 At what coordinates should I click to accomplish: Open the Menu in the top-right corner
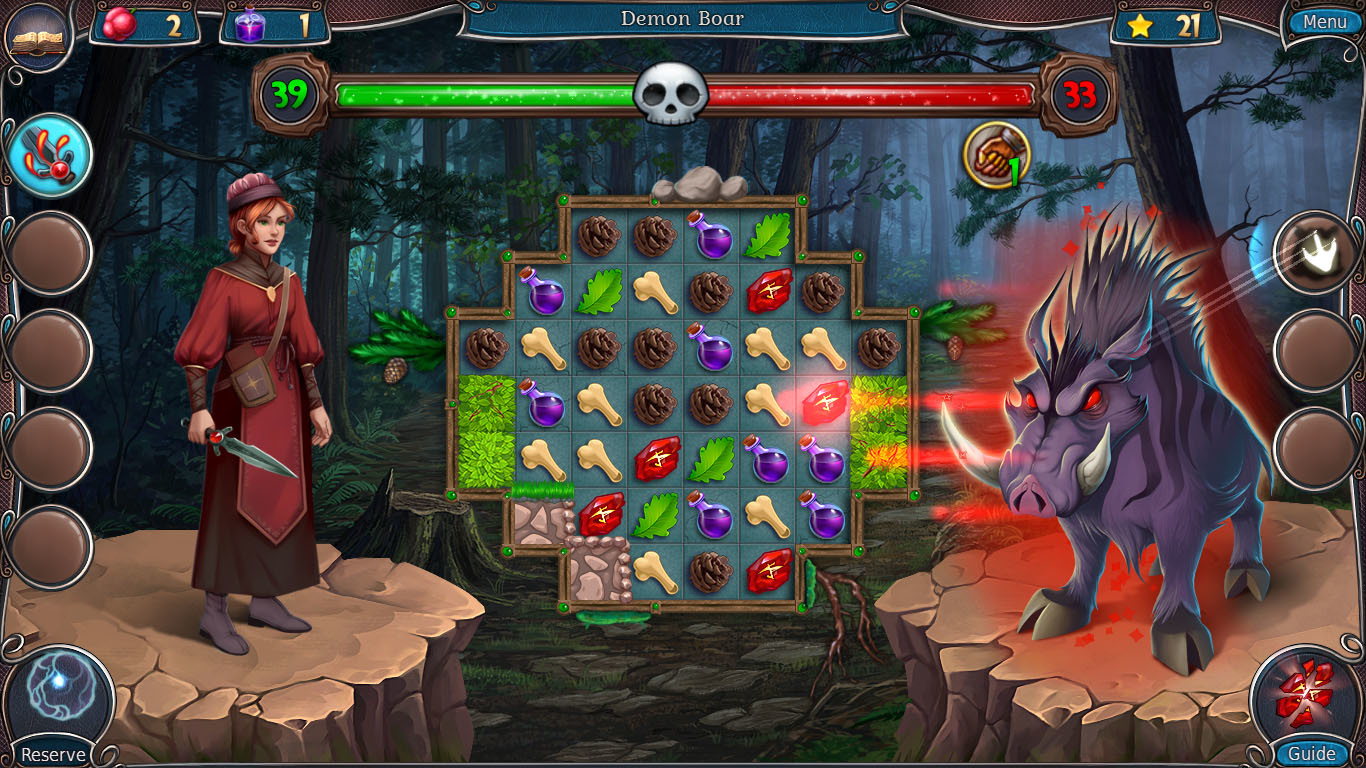[x=1324, y=22]
